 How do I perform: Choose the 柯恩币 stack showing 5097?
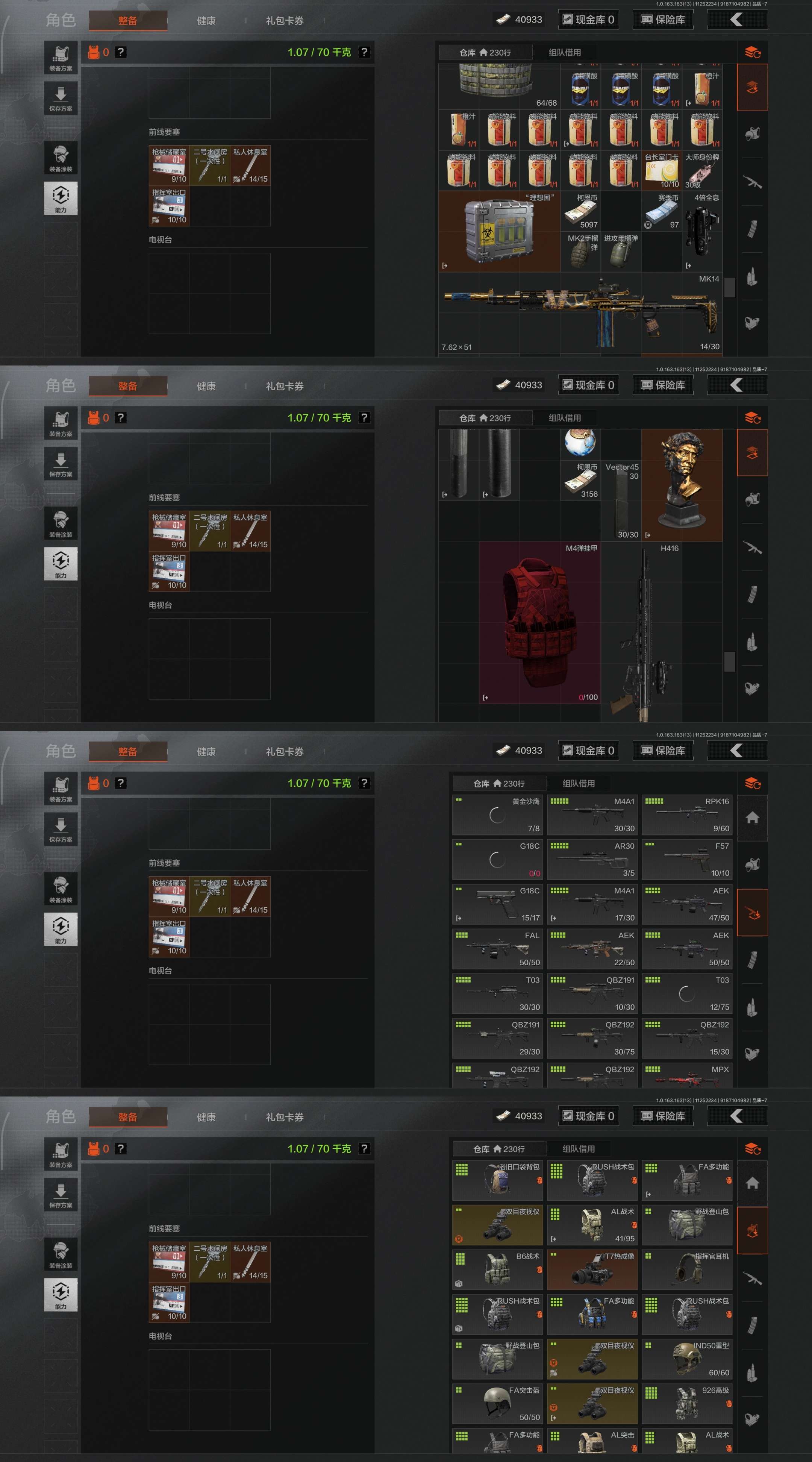tap(580, 211)
